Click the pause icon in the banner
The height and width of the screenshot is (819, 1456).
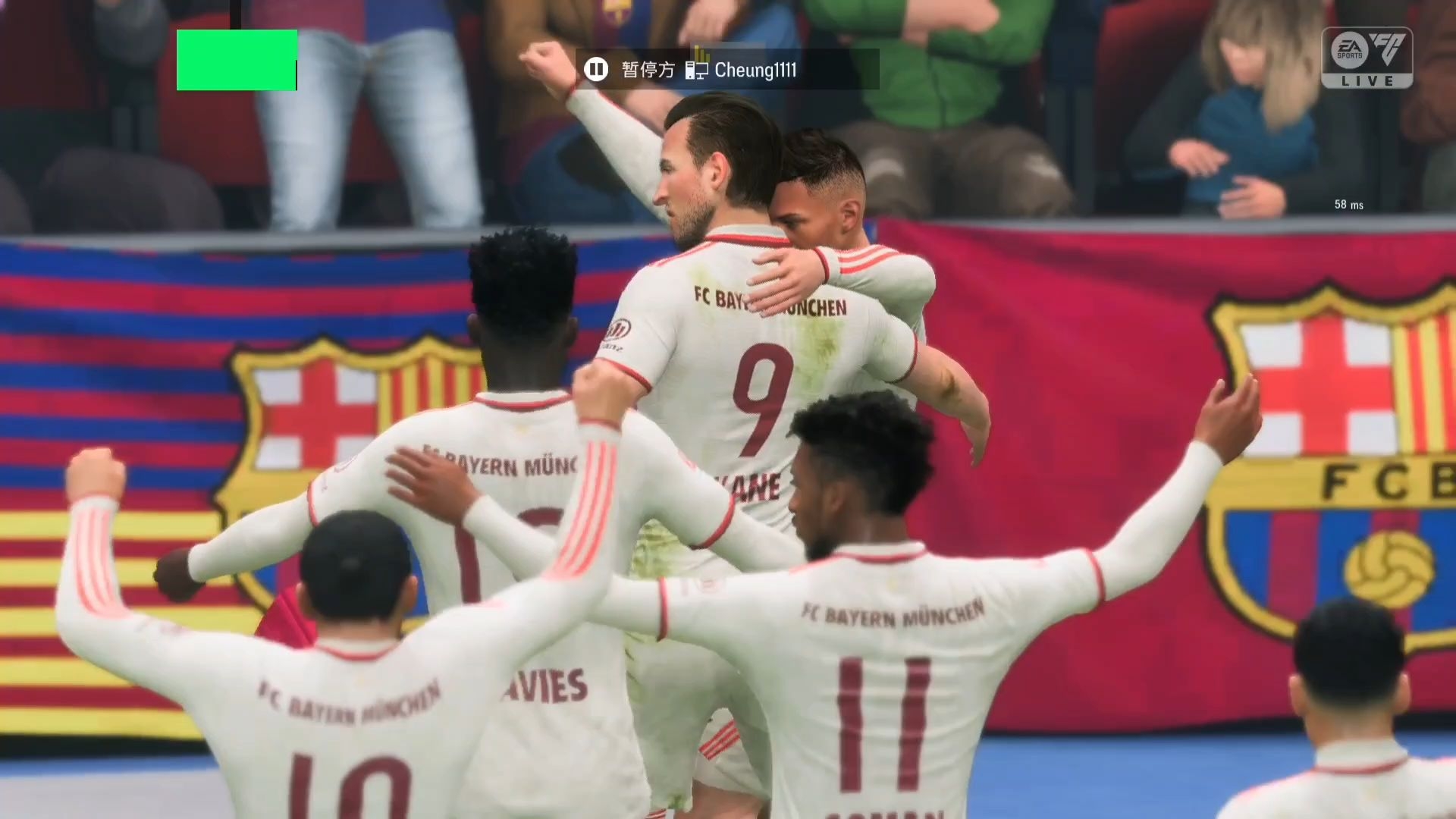tap(596, 70)
